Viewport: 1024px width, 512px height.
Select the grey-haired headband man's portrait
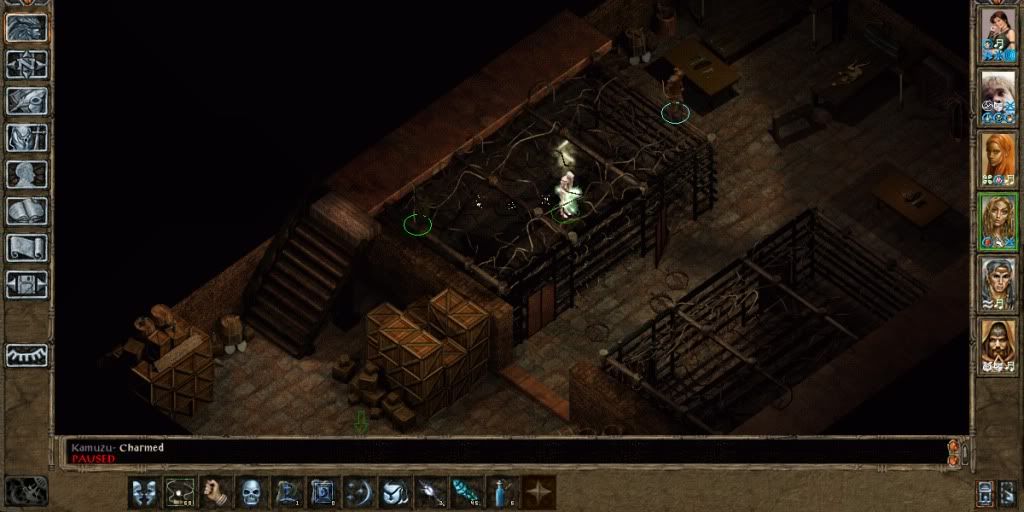(998, 282)
